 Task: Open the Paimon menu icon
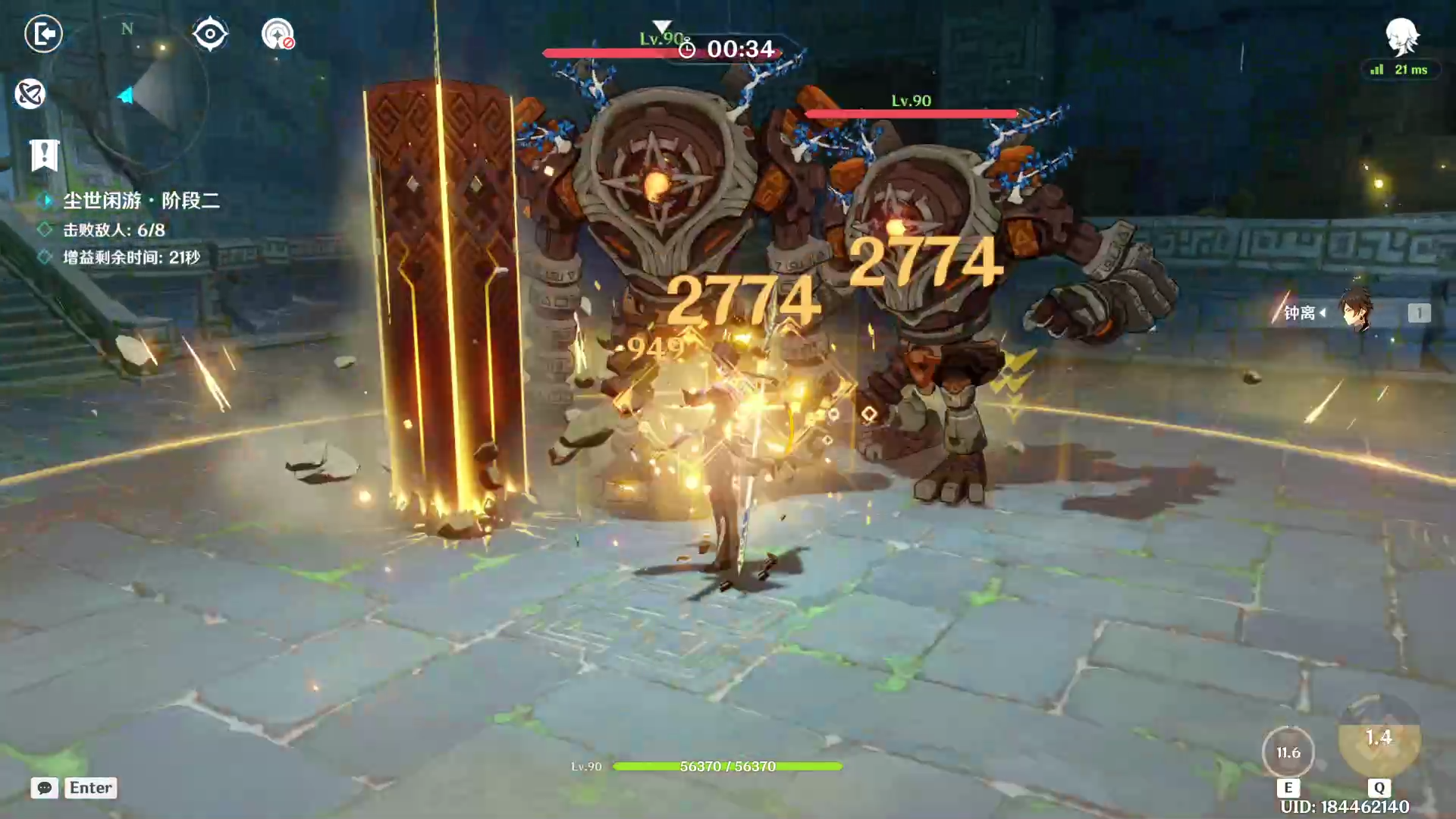pos(1401,36)
